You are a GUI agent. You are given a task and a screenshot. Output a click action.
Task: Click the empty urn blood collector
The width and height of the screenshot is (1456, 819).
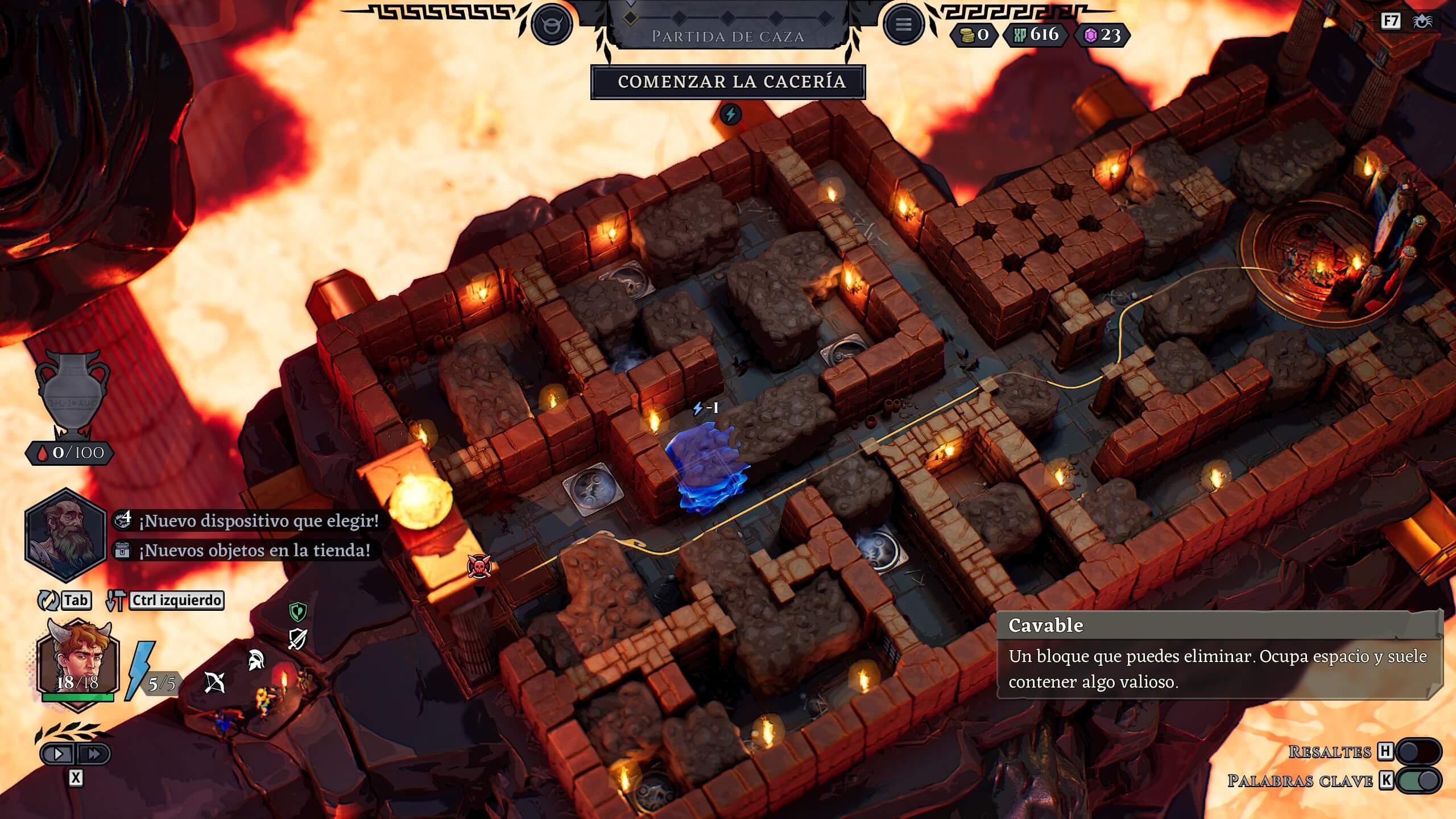[x=72, y=395]
